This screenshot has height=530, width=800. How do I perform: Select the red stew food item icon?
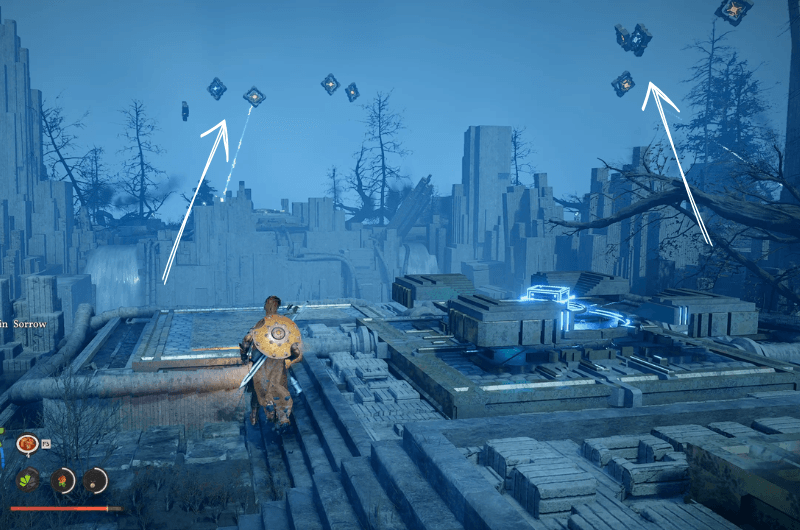click(27, 443)
